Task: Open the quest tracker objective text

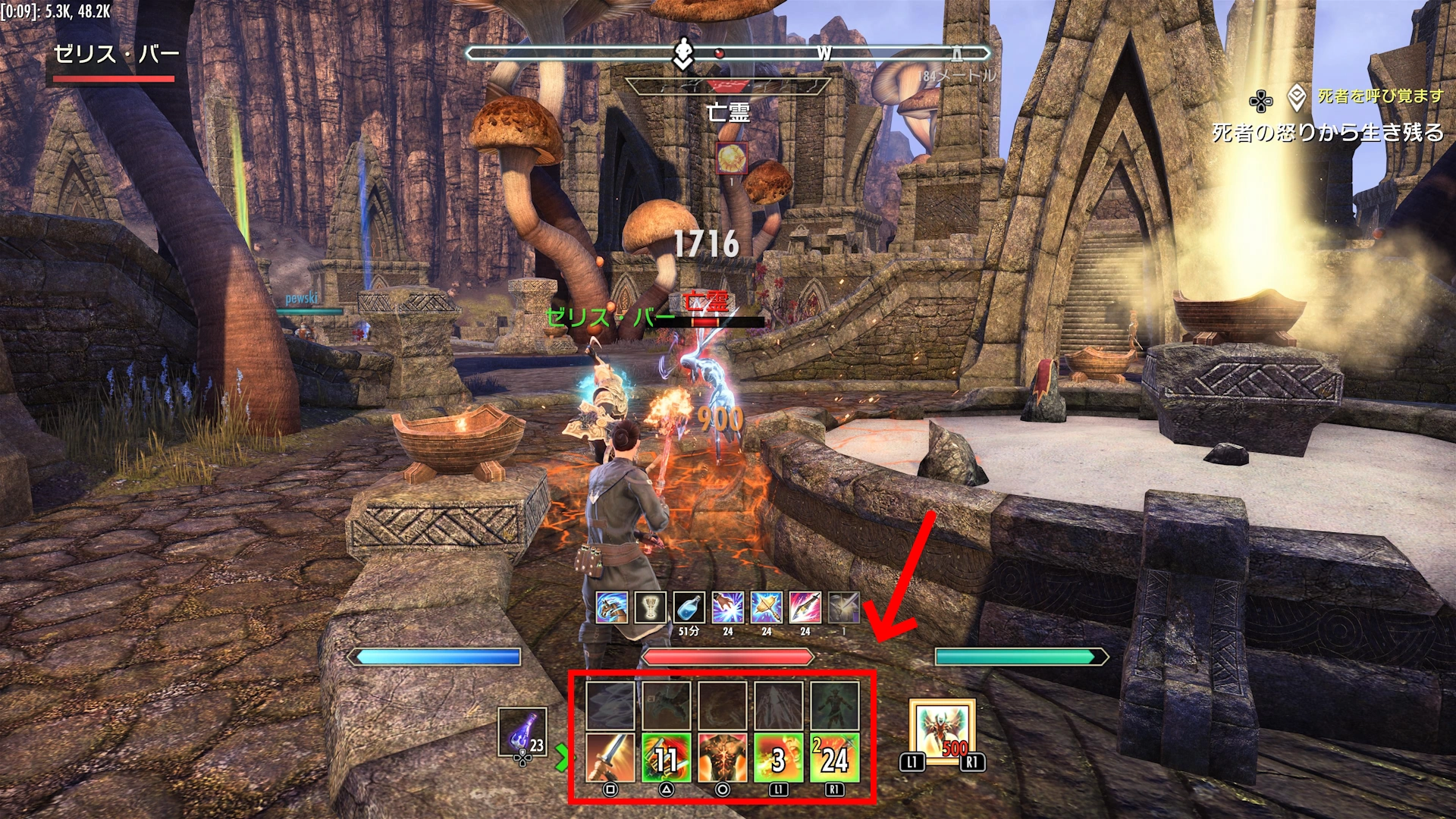Action: tap(1328, 133)
